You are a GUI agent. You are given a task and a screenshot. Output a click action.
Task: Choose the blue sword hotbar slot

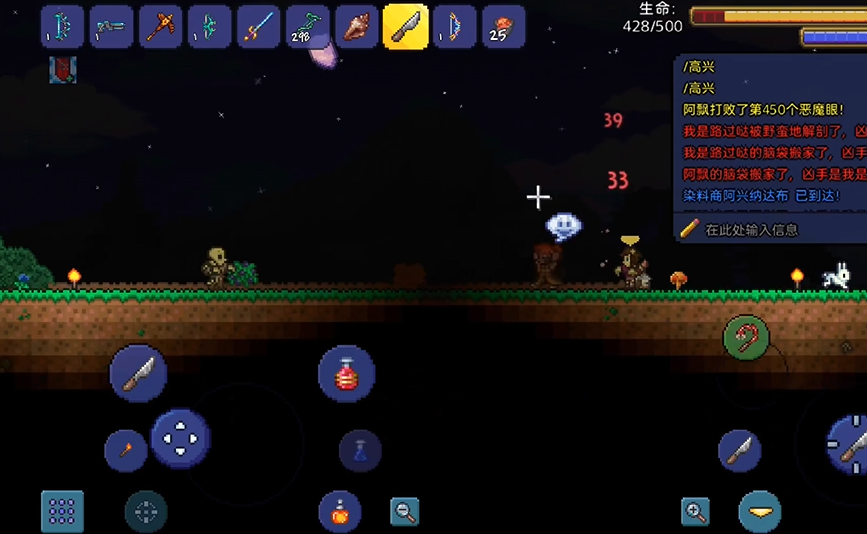258,26
